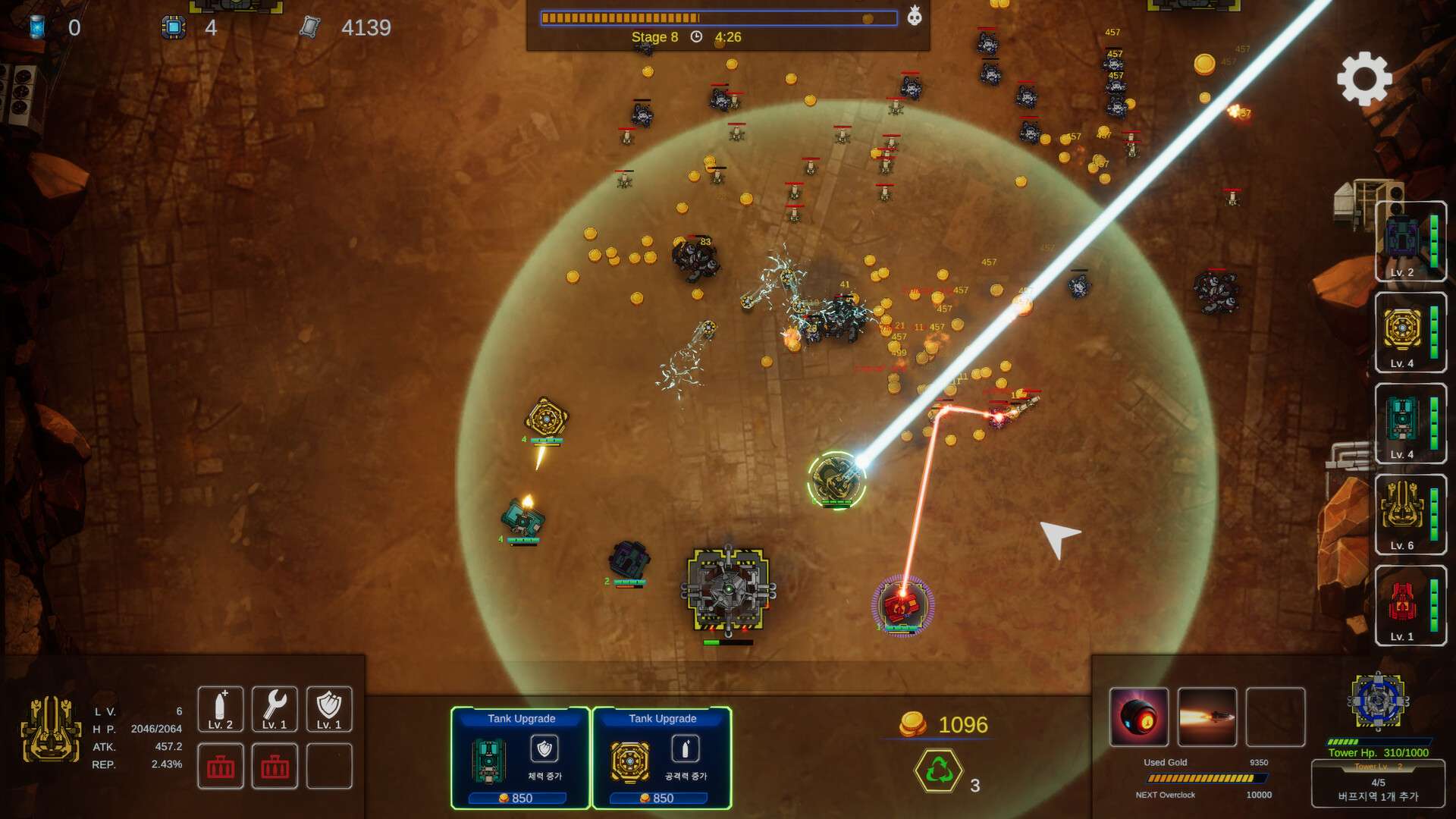Viewport: 1456px width, 819px height.
Task: Select the teal Lv. 4 tank card
Action: [x=1410, y=423]
